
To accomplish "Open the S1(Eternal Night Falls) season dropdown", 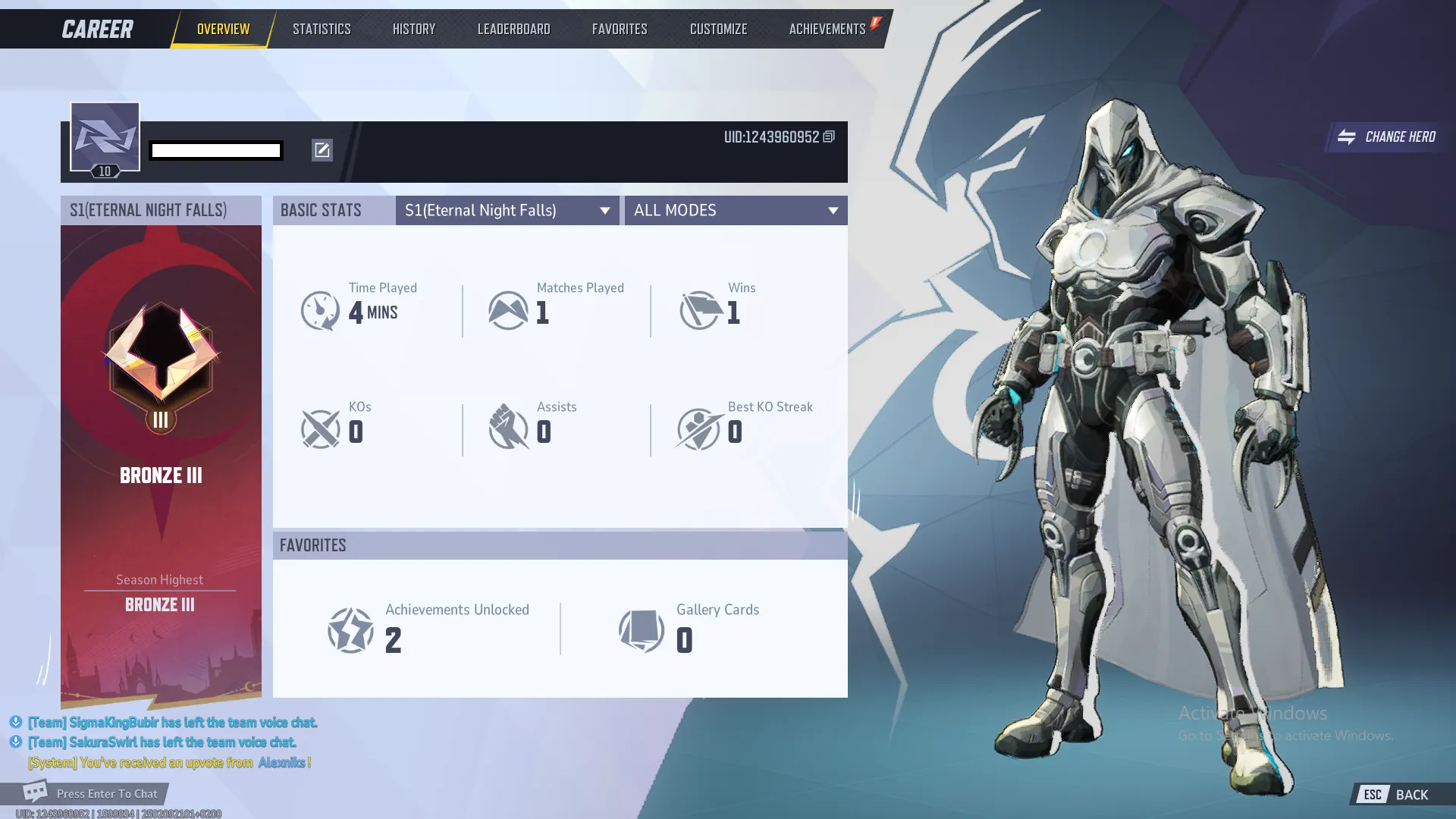I will point(507,210).
